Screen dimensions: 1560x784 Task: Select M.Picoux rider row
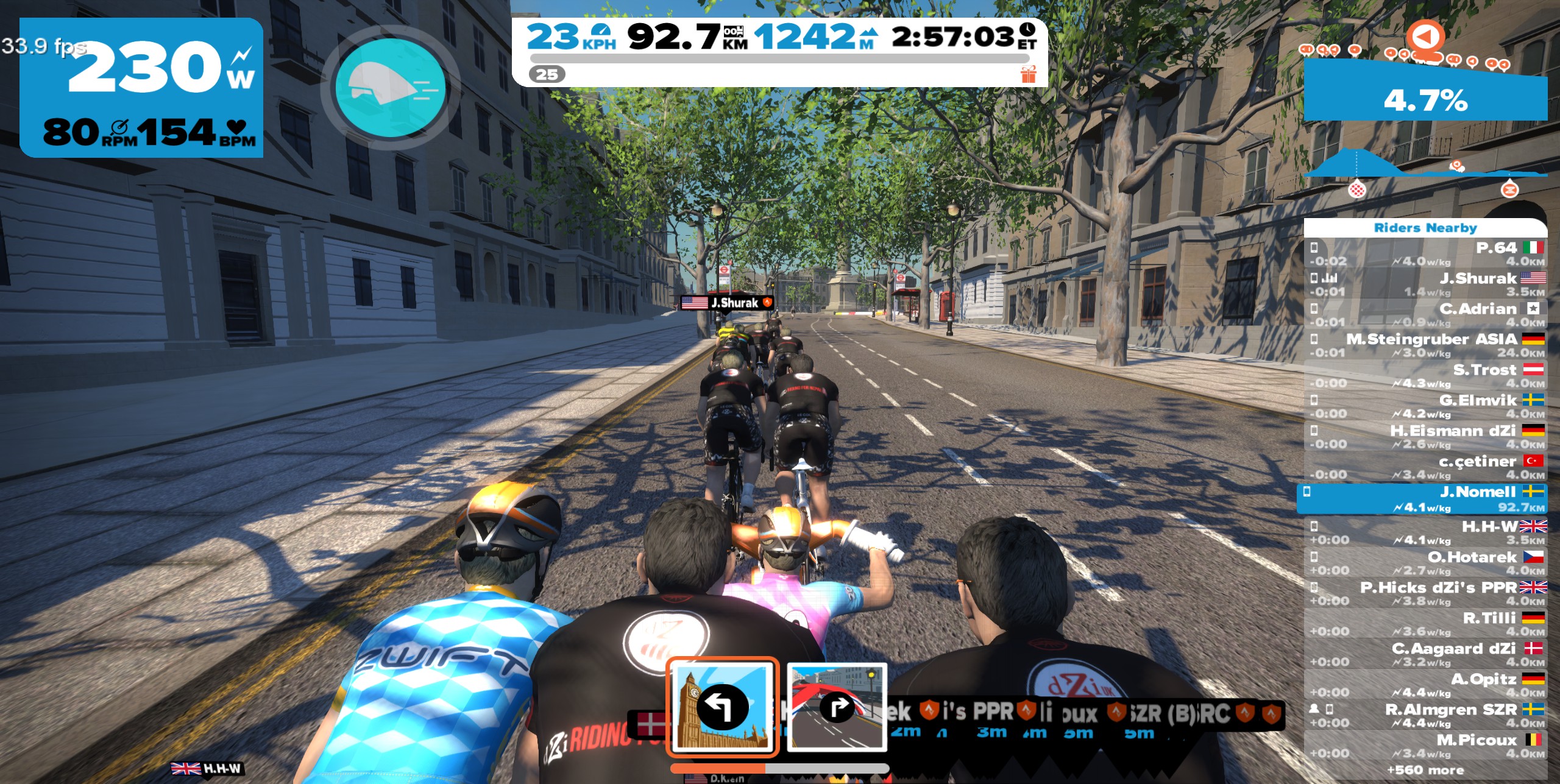1426,745
